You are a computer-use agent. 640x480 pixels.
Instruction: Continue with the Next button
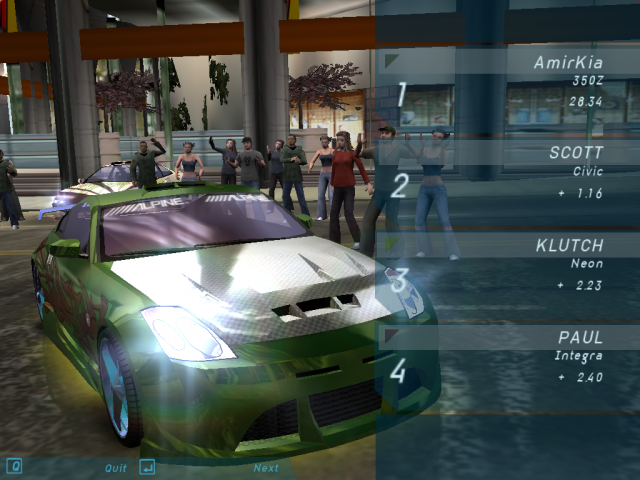[266, 467]
